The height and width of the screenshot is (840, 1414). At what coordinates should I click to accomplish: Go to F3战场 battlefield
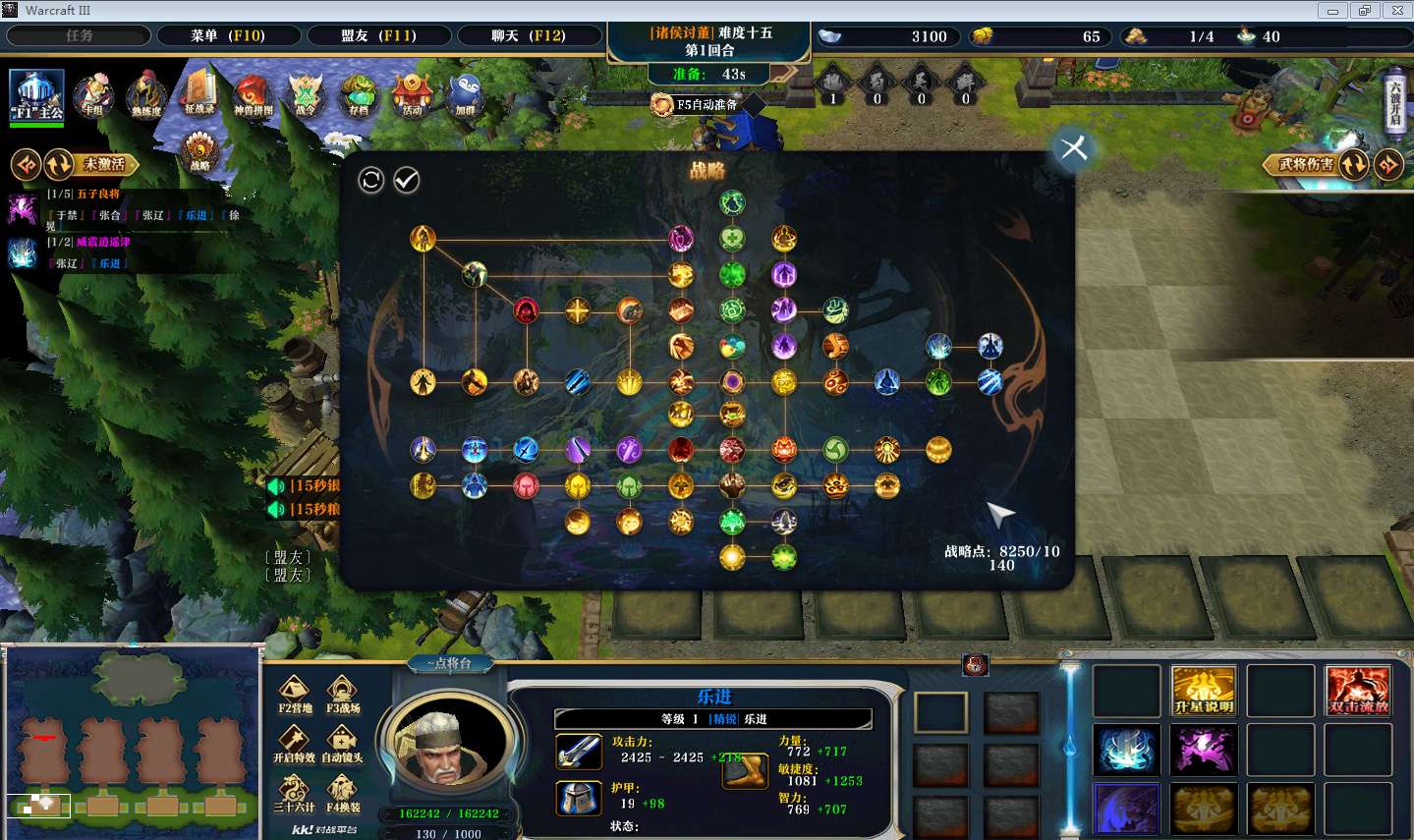click(x=343, y=694)
